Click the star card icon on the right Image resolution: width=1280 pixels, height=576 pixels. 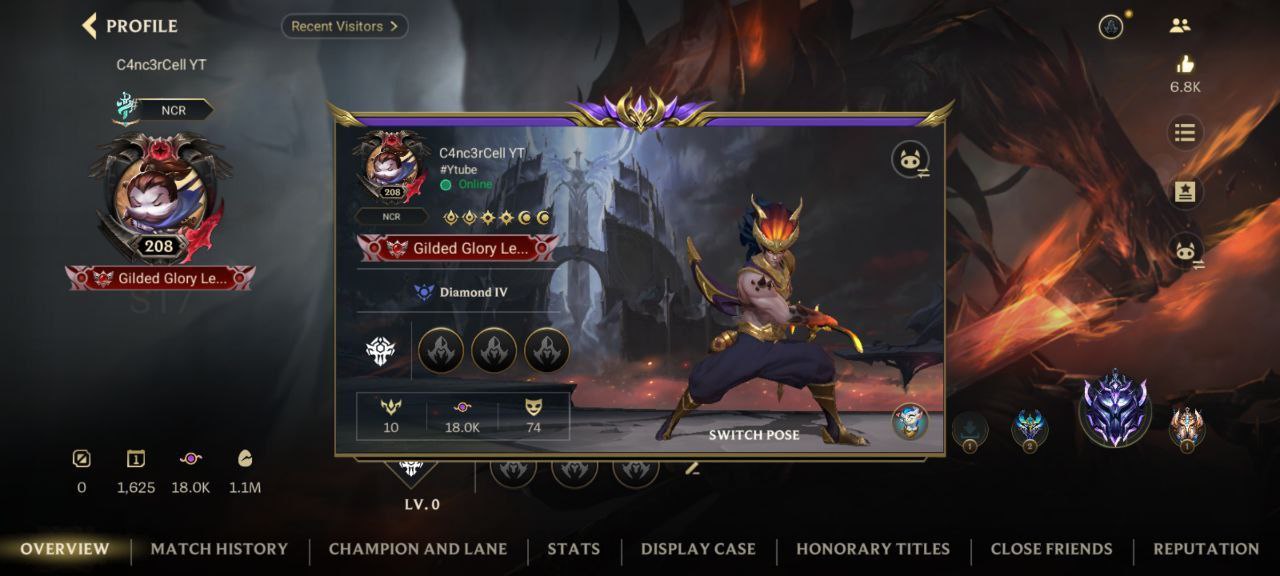1185,192
